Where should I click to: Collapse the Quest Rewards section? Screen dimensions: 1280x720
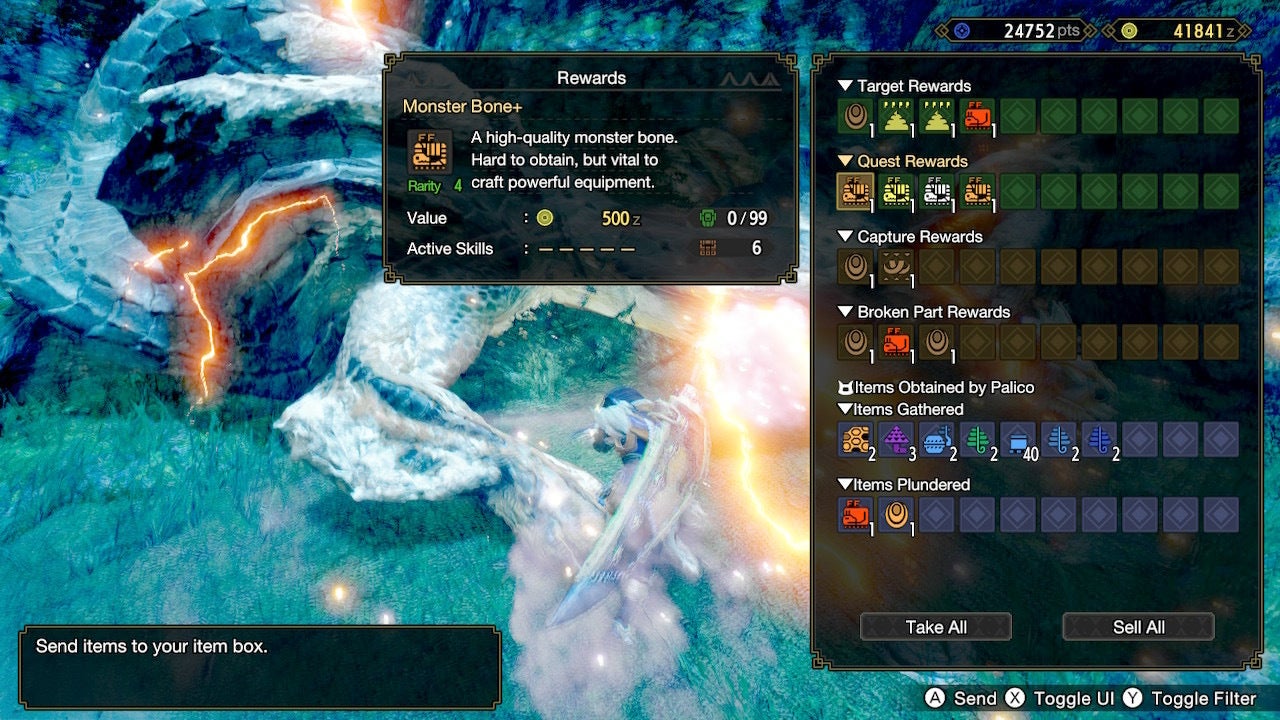click(845, 161)
